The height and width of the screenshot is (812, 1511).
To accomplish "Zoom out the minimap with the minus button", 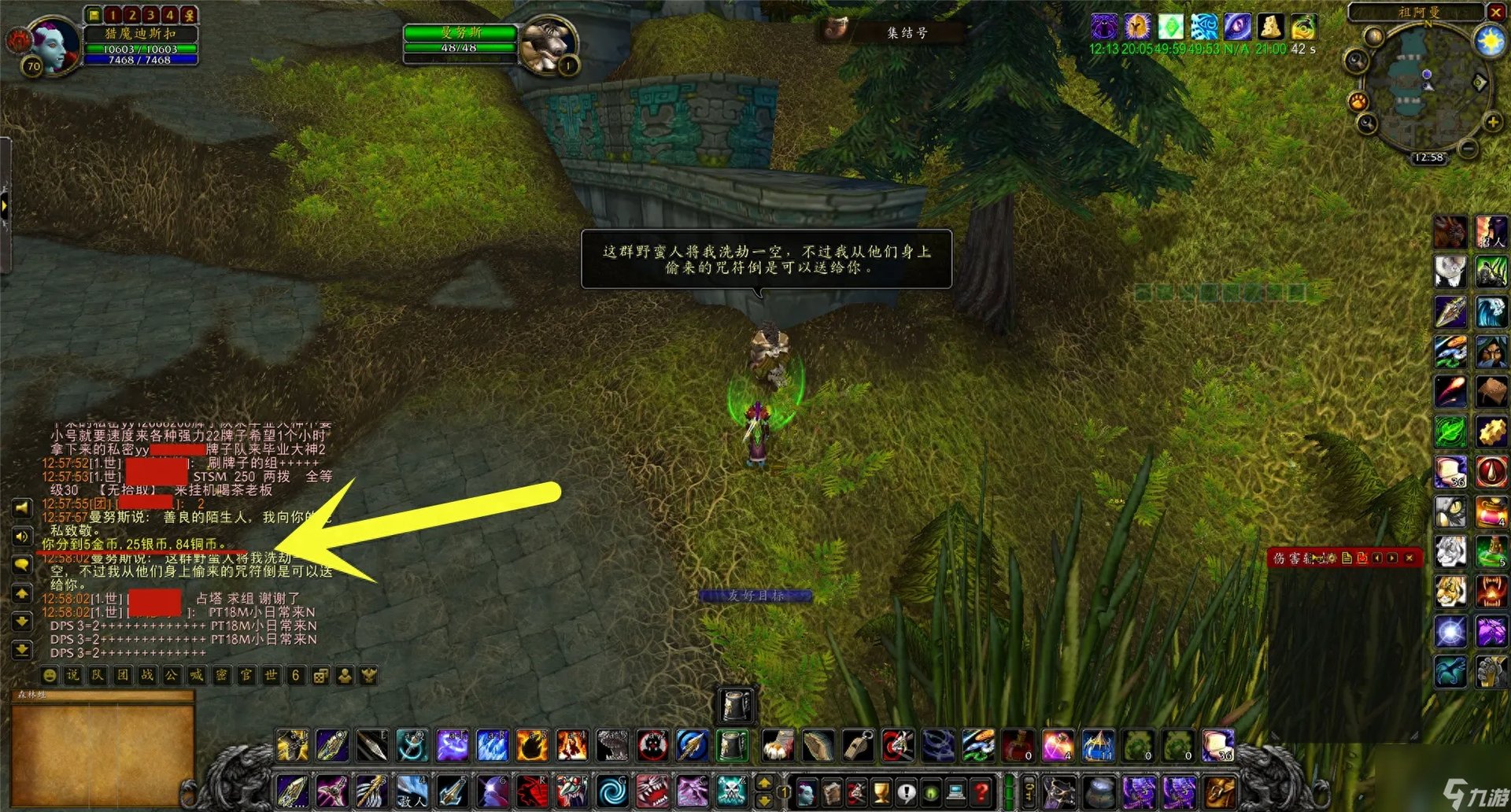I will point(1468,149).
